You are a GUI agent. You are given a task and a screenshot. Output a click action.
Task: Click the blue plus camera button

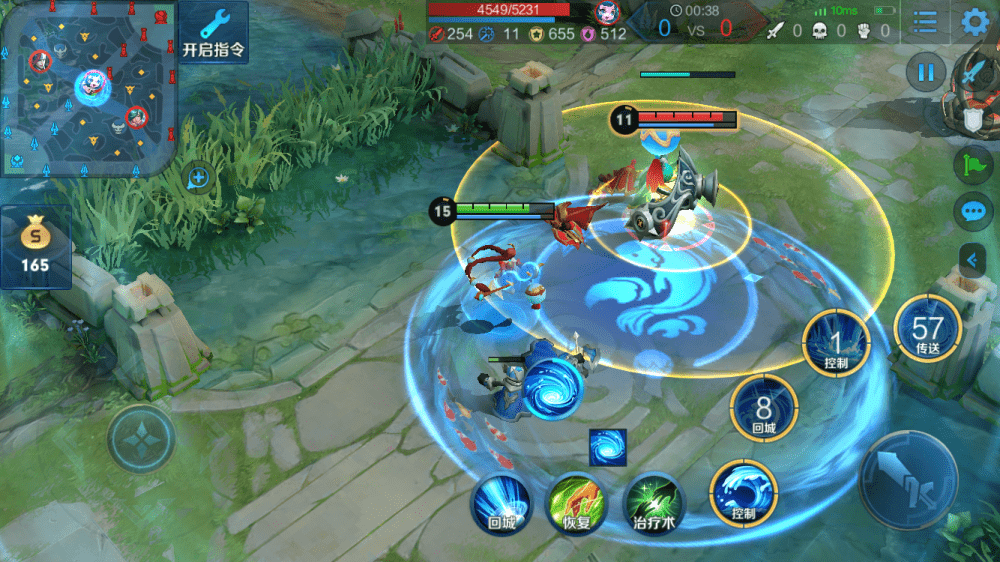199,178
